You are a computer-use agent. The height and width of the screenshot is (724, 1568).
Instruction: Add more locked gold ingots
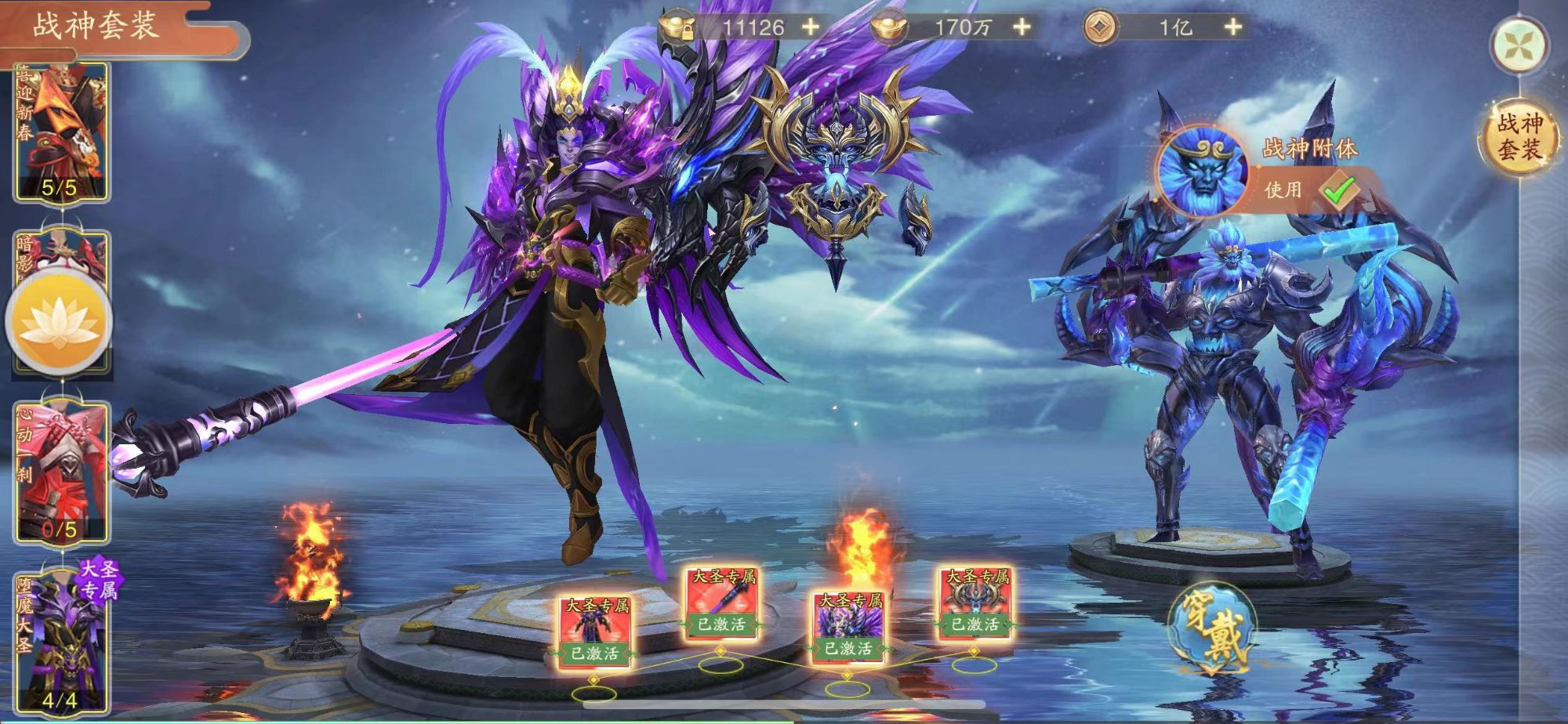(811, 27)
